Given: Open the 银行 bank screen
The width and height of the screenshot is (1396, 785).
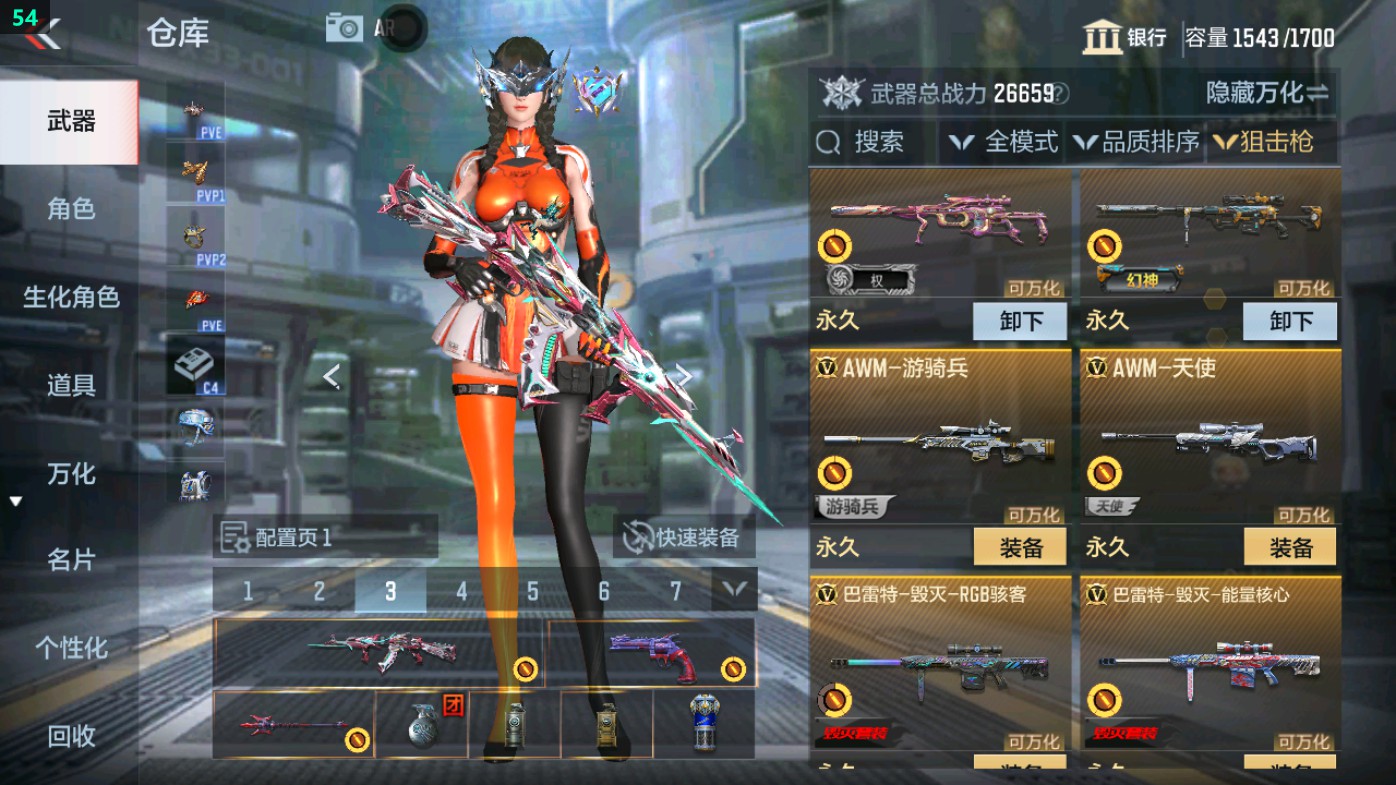Looking at the screenshot, I should click(1124, 33).
